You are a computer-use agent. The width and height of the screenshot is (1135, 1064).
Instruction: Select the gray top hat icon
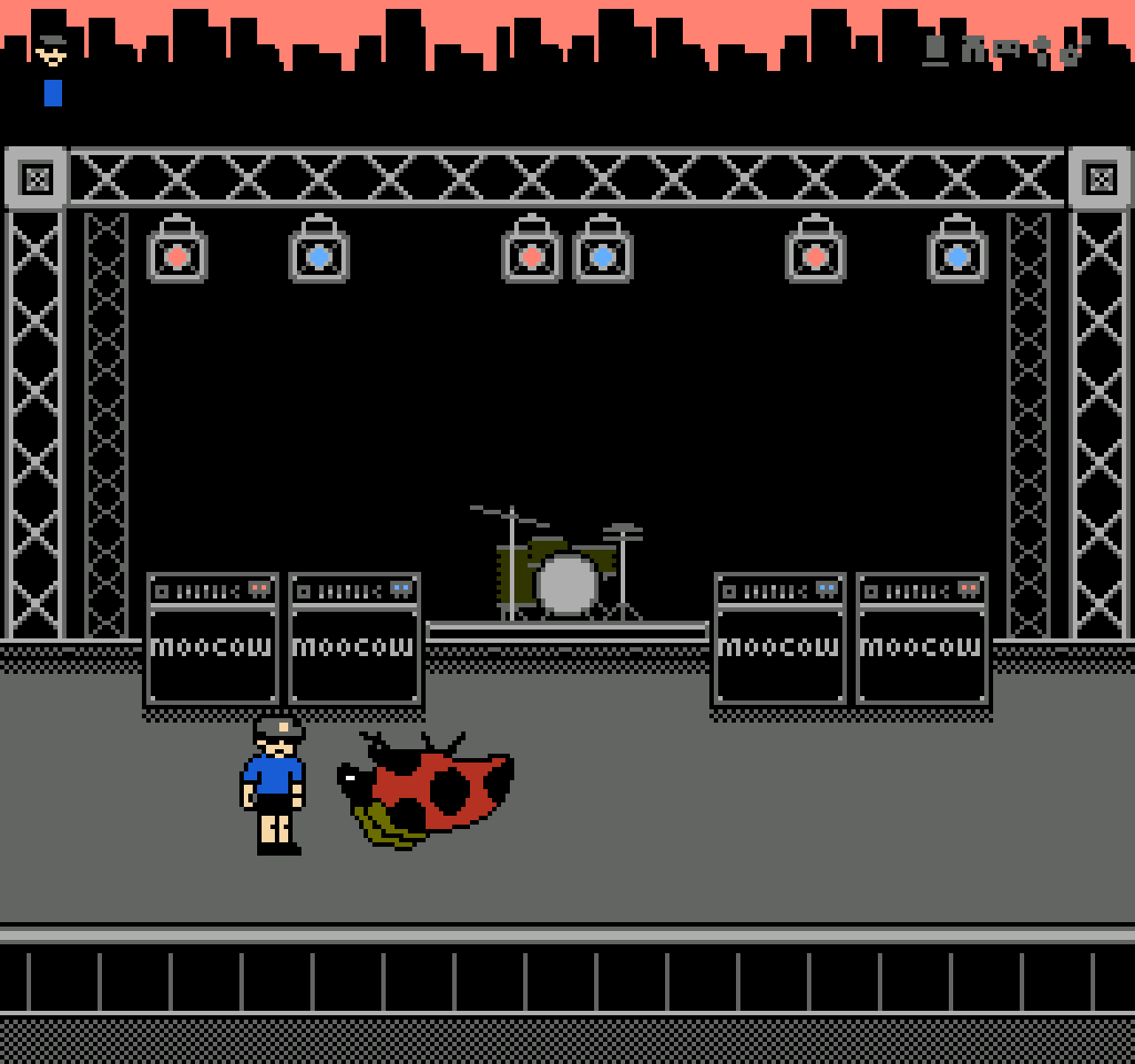[x=935, y=50]
